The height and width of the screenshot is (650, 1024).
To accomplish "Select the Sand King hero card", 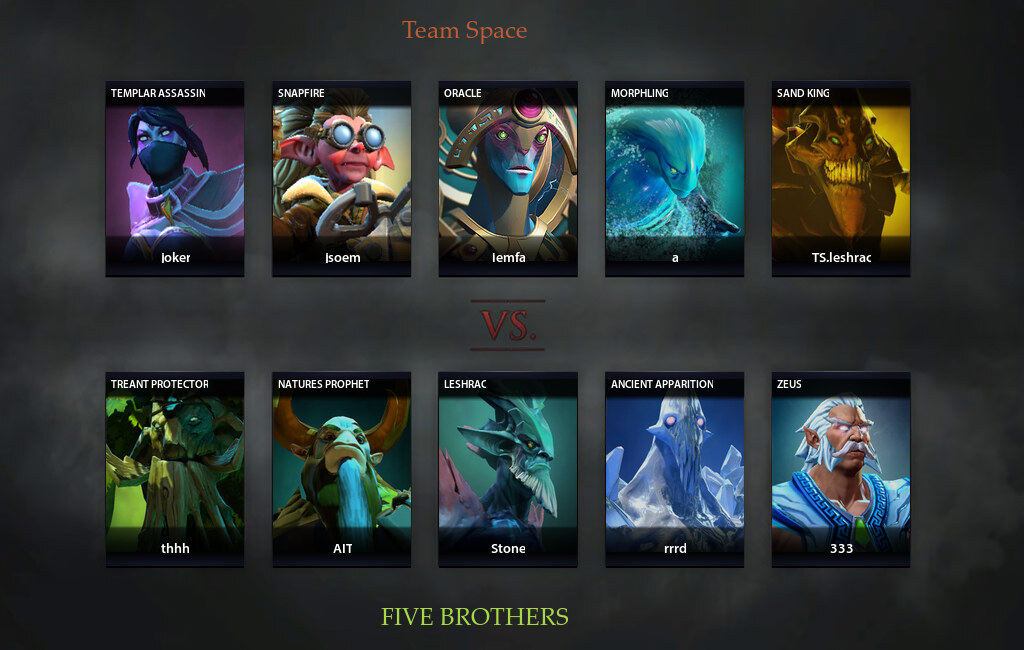I will [841, 178].
